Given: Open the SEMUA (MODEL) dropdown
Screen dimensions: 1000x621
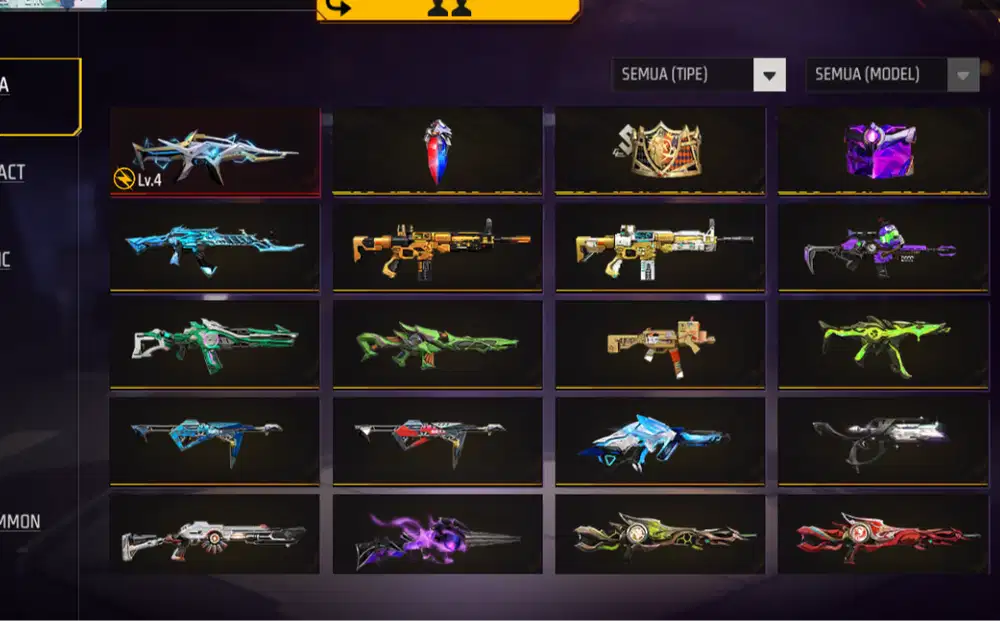Looking at the screenshot, I should coord(892,75).
